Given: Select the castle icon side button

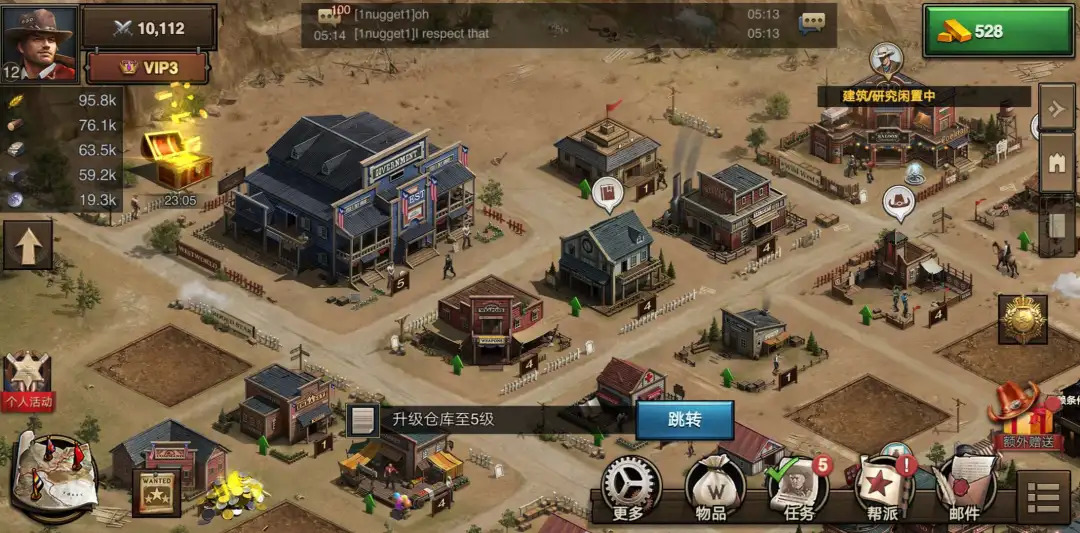Looking at the screenshot, I should [1057, 162].
